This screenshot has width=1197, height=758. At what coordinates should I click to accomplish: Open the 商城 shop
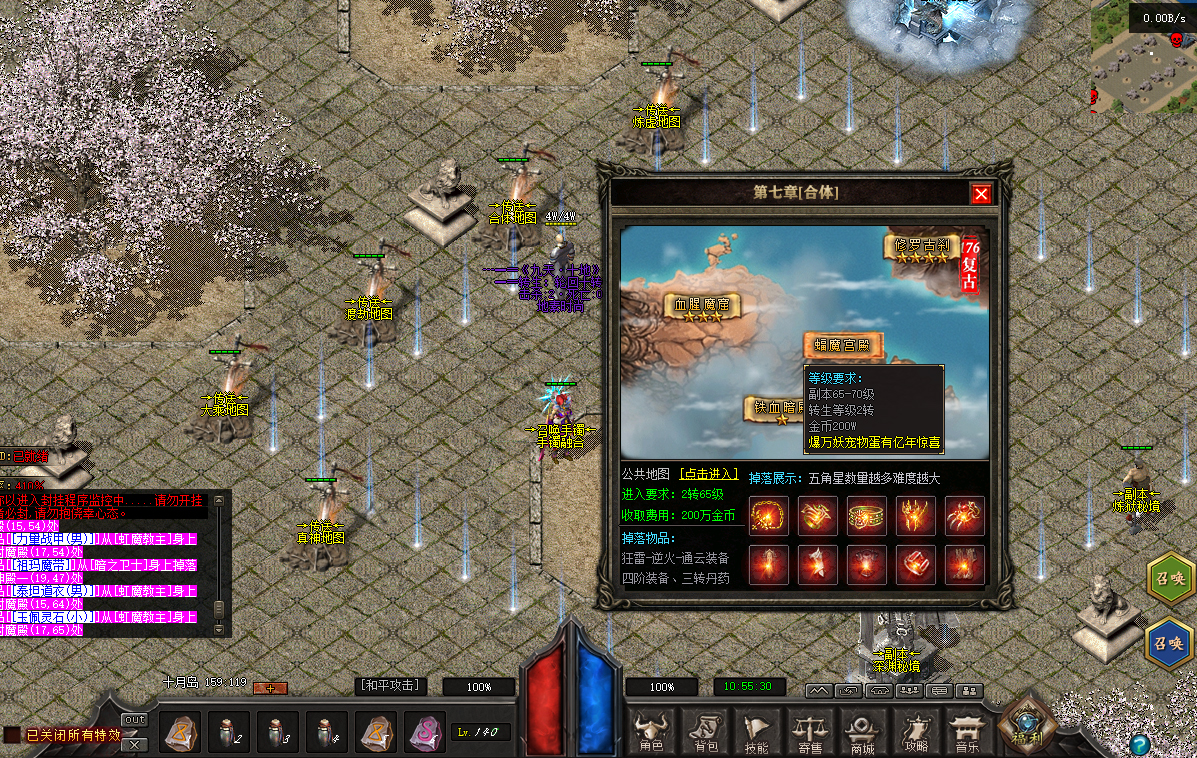[862, 732]
